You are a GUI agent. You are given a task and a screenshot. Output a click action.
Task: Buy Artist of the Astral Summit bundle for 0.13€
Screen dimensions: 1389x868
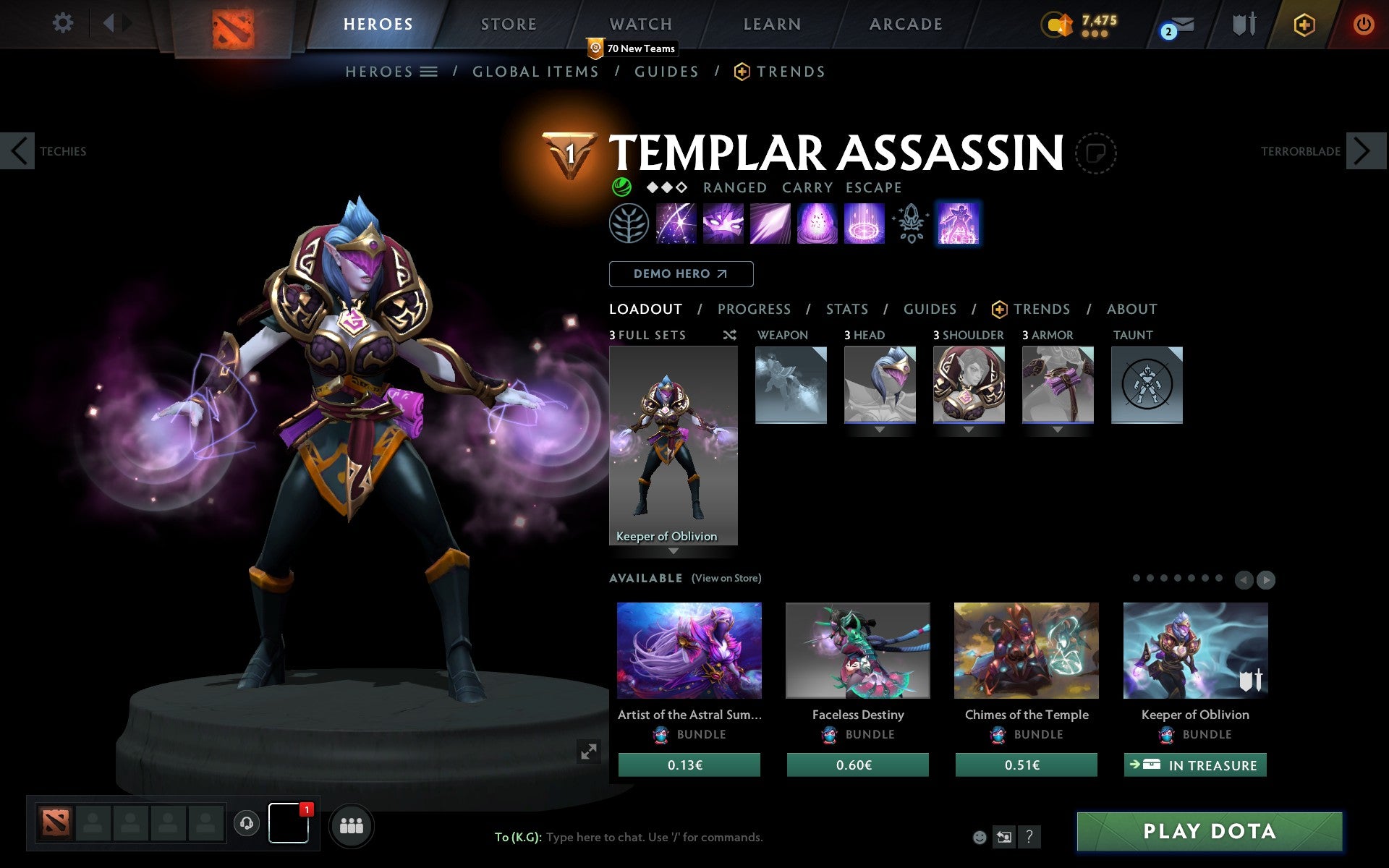(x=689, y=765)
